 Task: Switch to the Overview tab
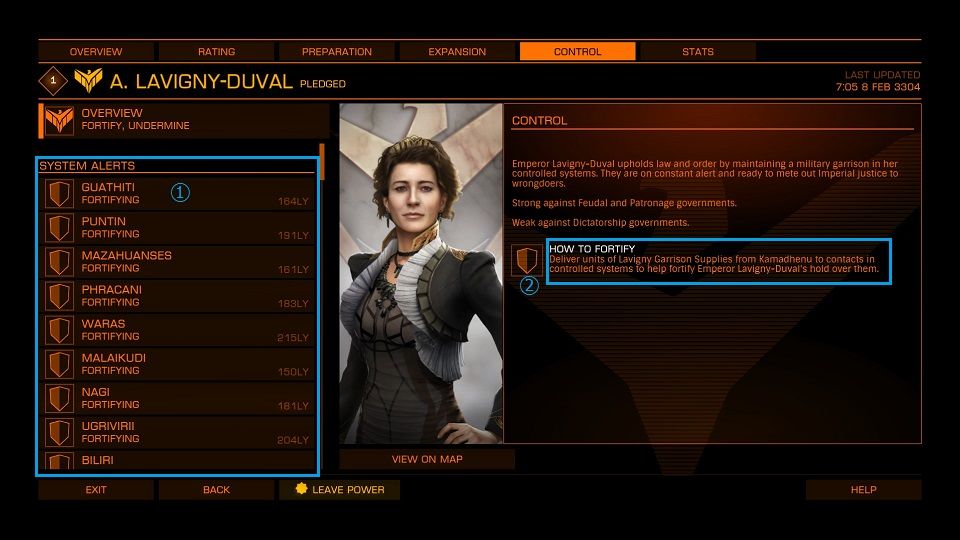point(96,52)
